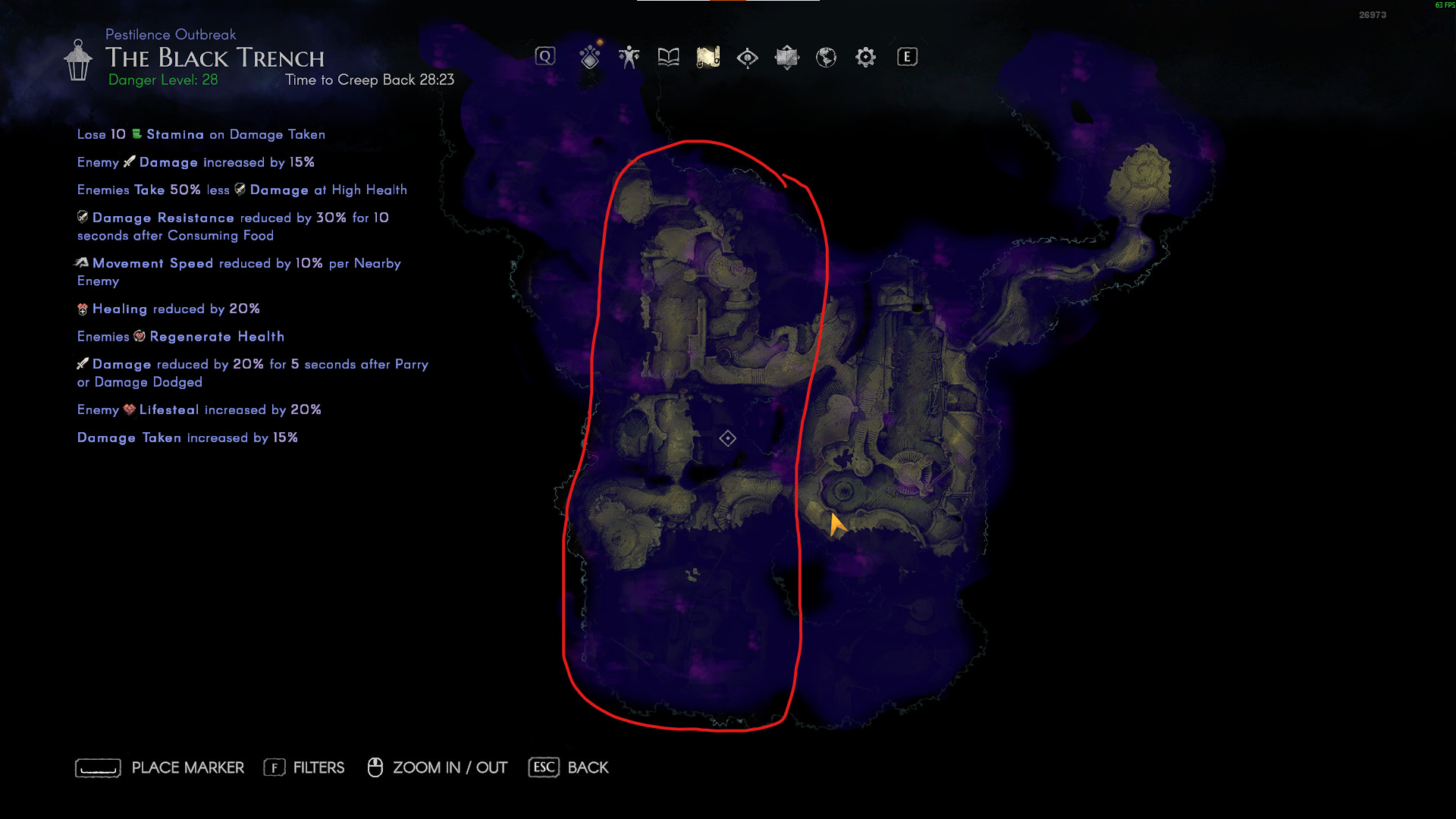
Task: Switch to the character figure tab
Action: [x=629, y=57]
